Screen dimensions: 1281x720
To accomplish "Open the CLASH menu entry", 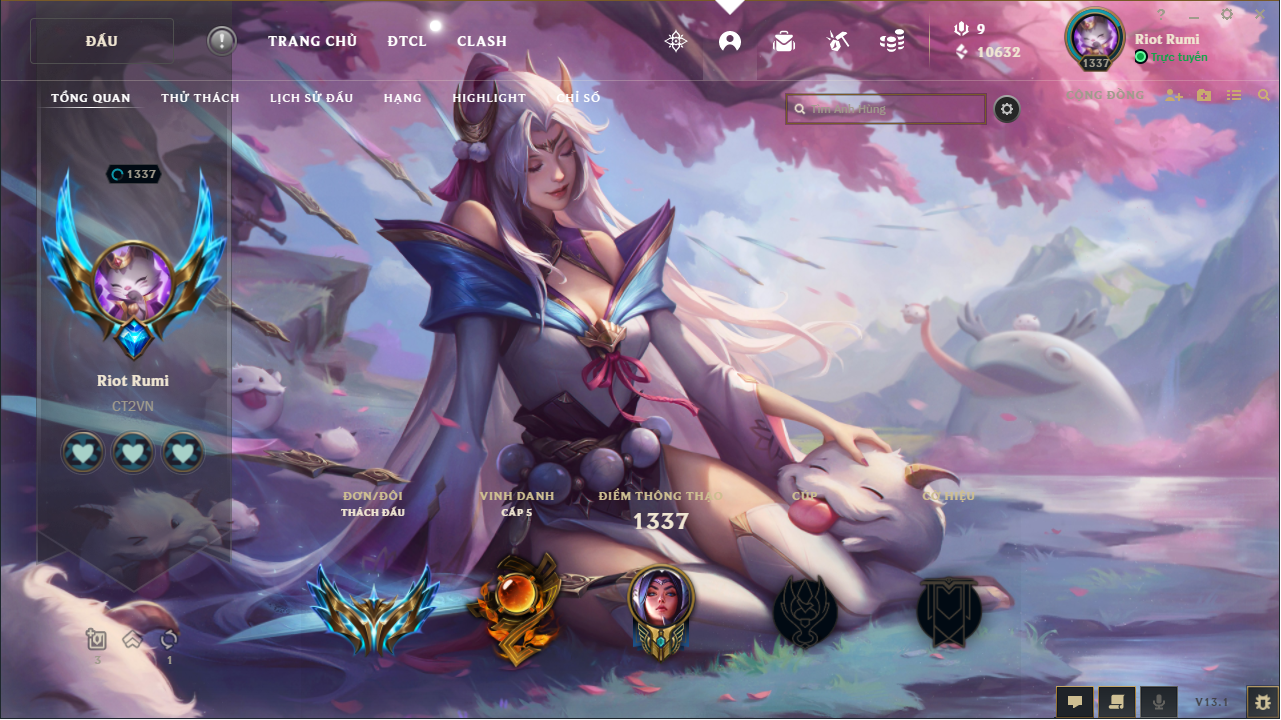I will point(482,41).
